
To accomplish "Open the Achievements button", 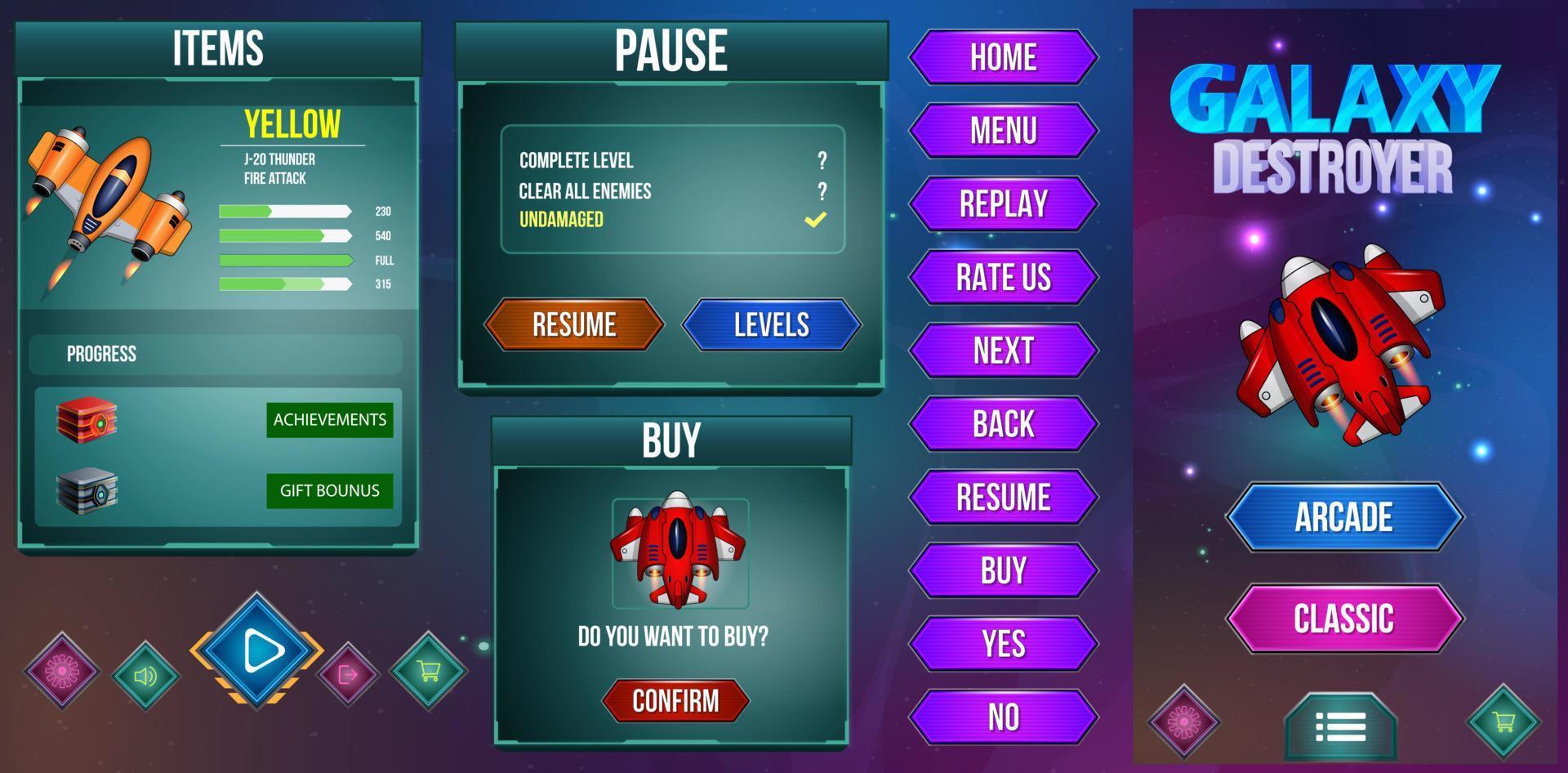I will (x=330, y=419).
